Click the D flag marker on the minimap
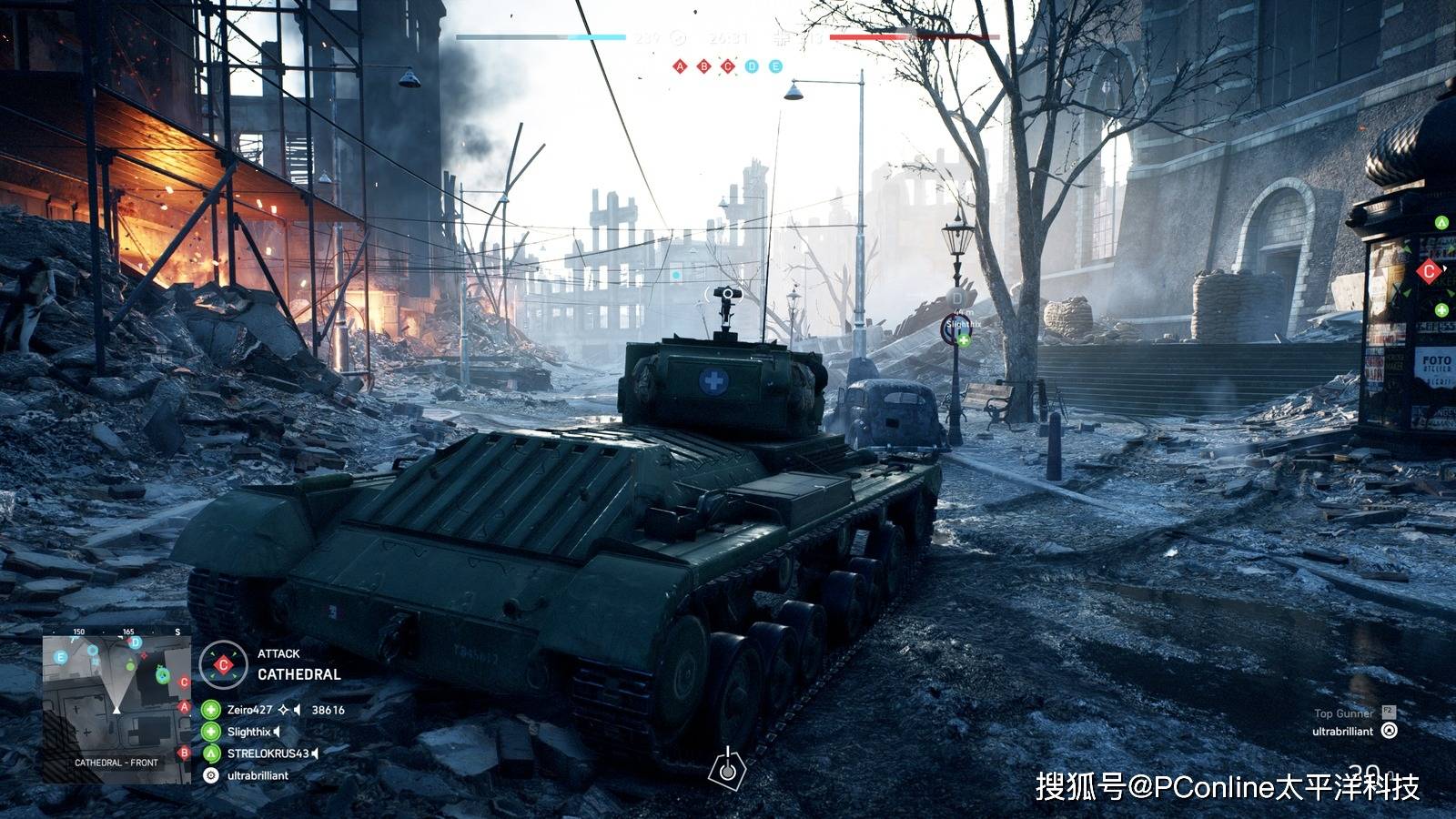 (136, 642)
